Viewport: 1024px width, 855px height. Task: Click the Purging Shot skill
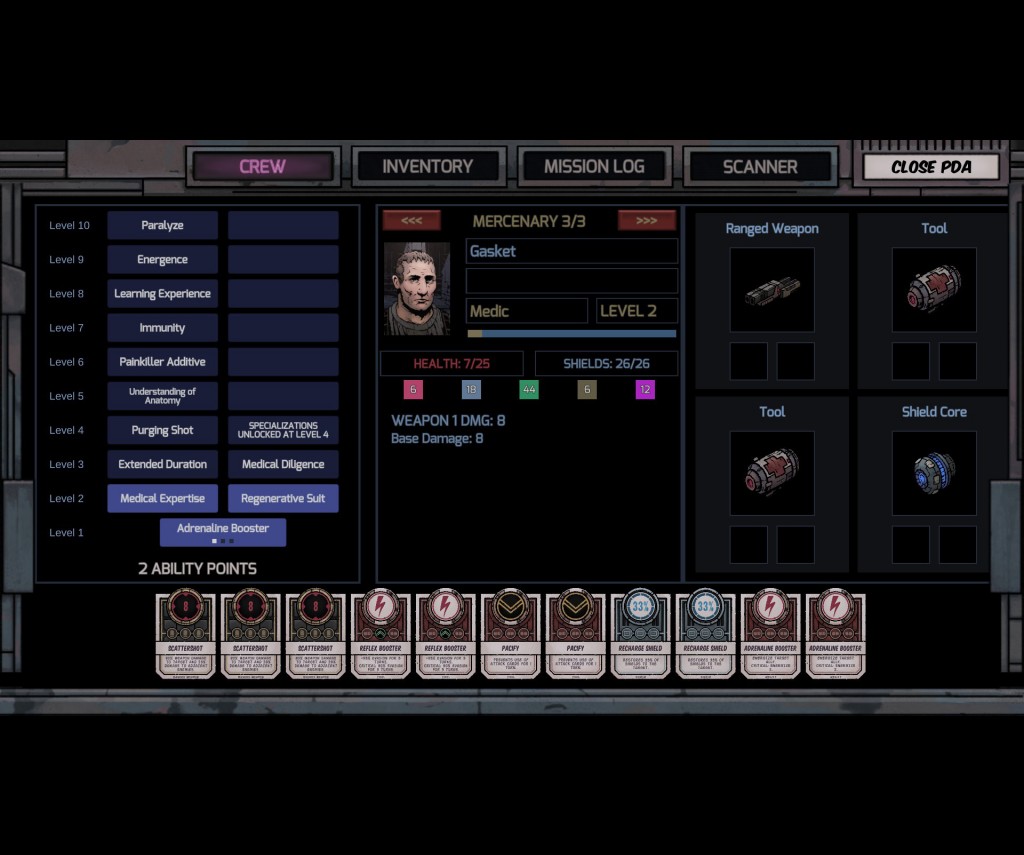[x=162, y=430]
